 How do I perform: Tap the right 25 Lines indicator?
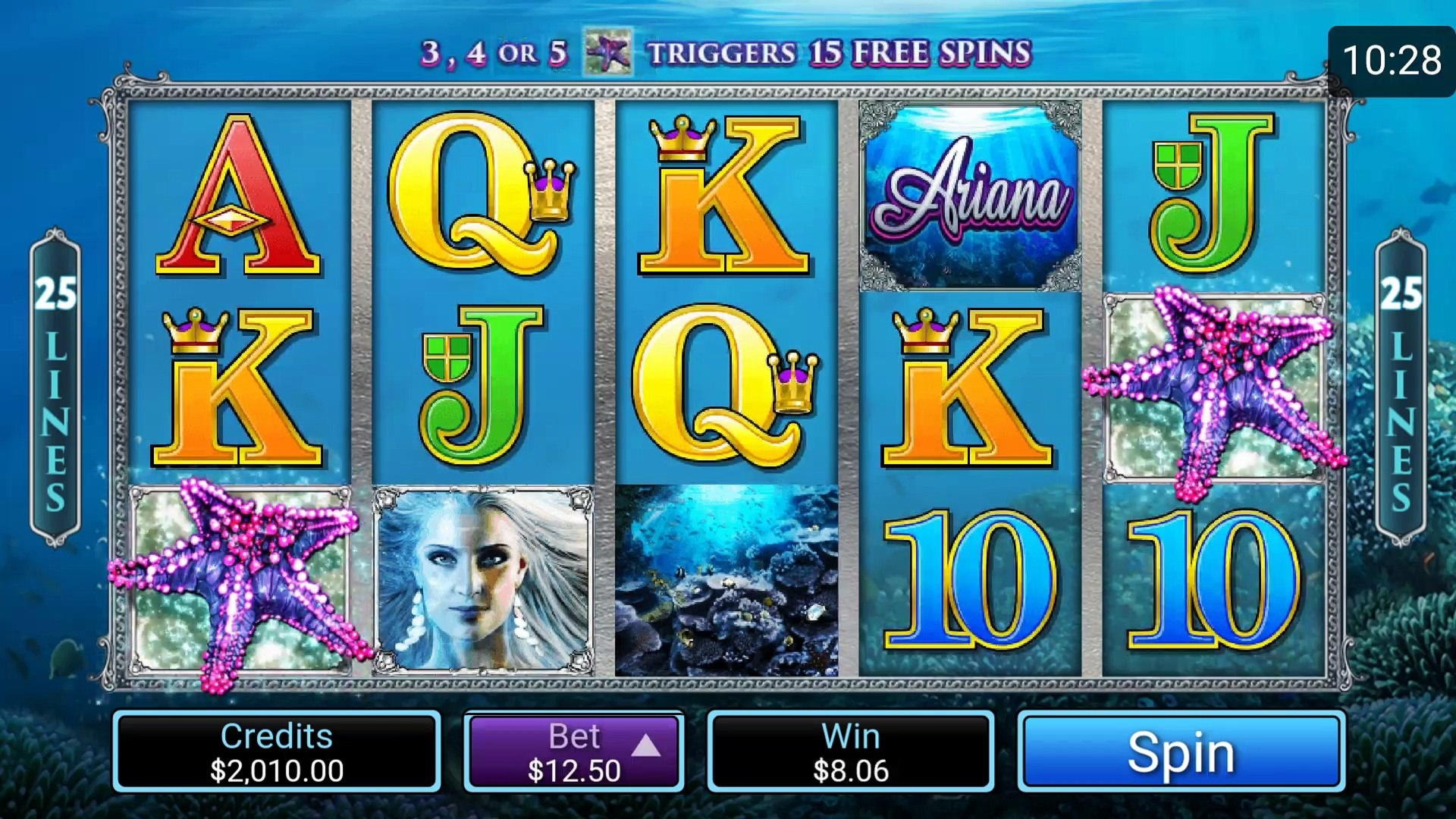coord(1401,387)
